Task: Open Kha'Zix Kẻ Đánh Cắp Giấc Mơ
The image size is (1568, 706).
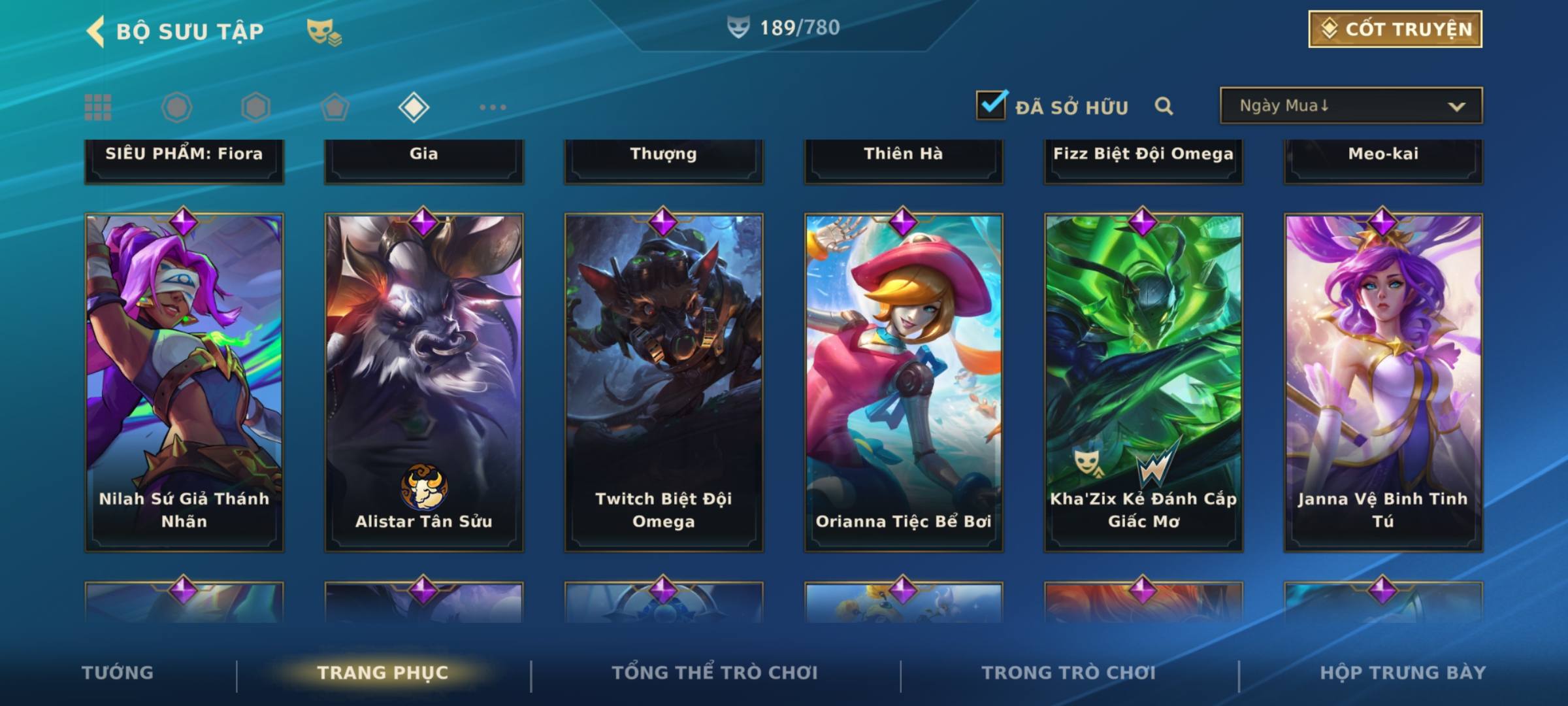Action: pyautogui.click(x=1143, y=382)
